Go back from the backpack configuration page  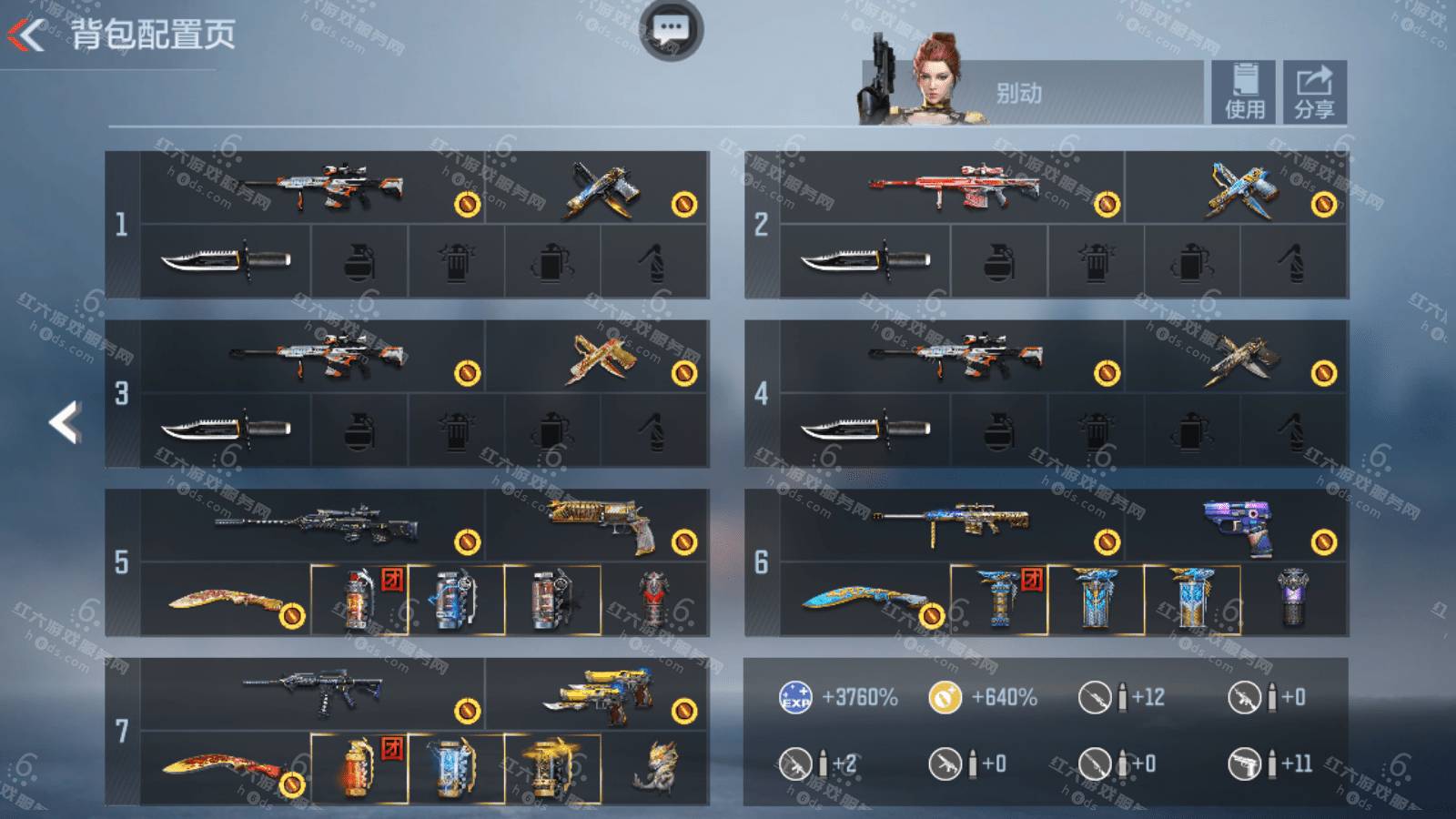pos(27,35)
